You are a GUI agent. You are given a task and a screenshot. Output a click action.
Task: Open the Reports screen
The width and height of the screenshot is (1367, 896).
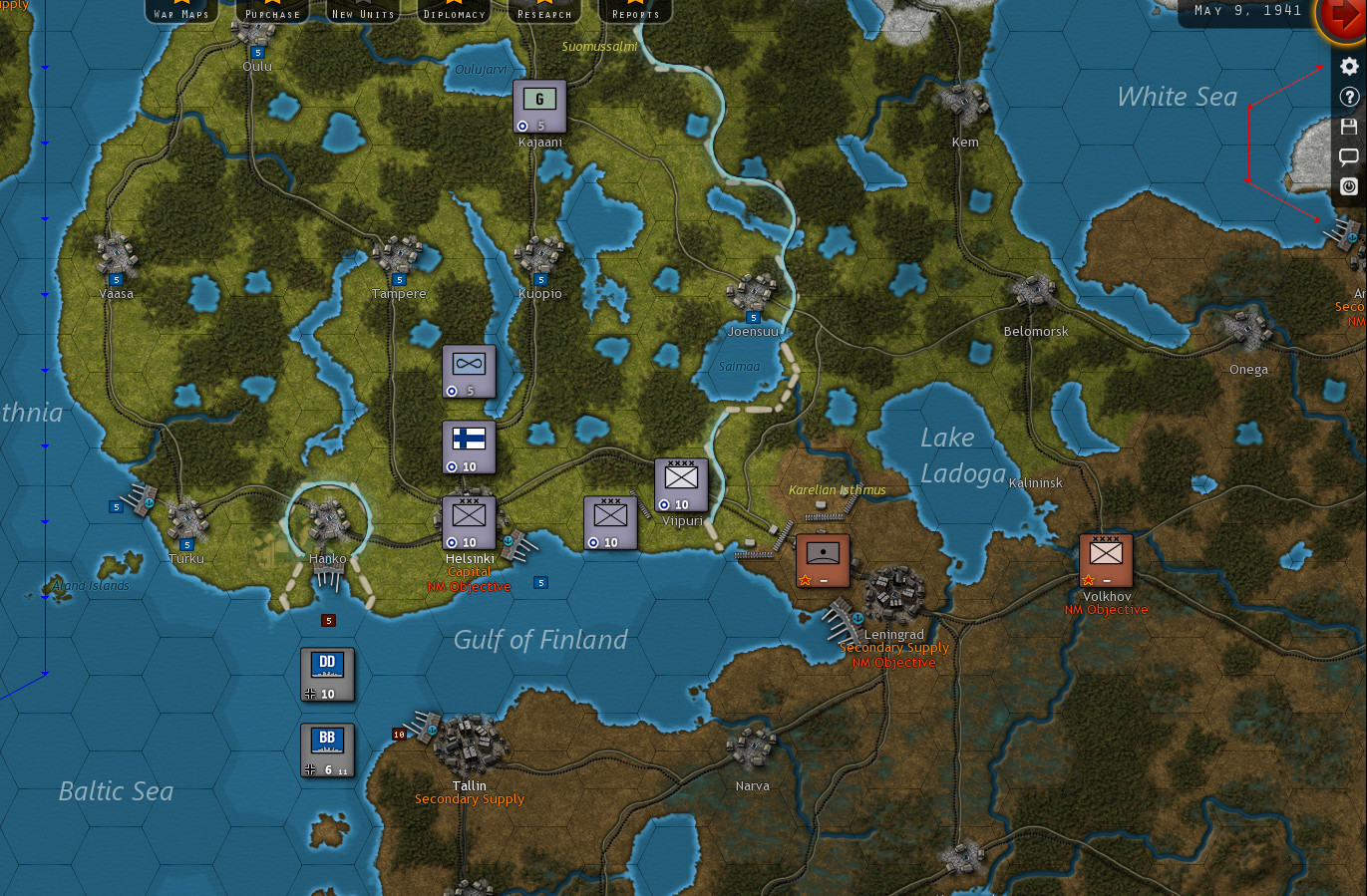(635, 12)
